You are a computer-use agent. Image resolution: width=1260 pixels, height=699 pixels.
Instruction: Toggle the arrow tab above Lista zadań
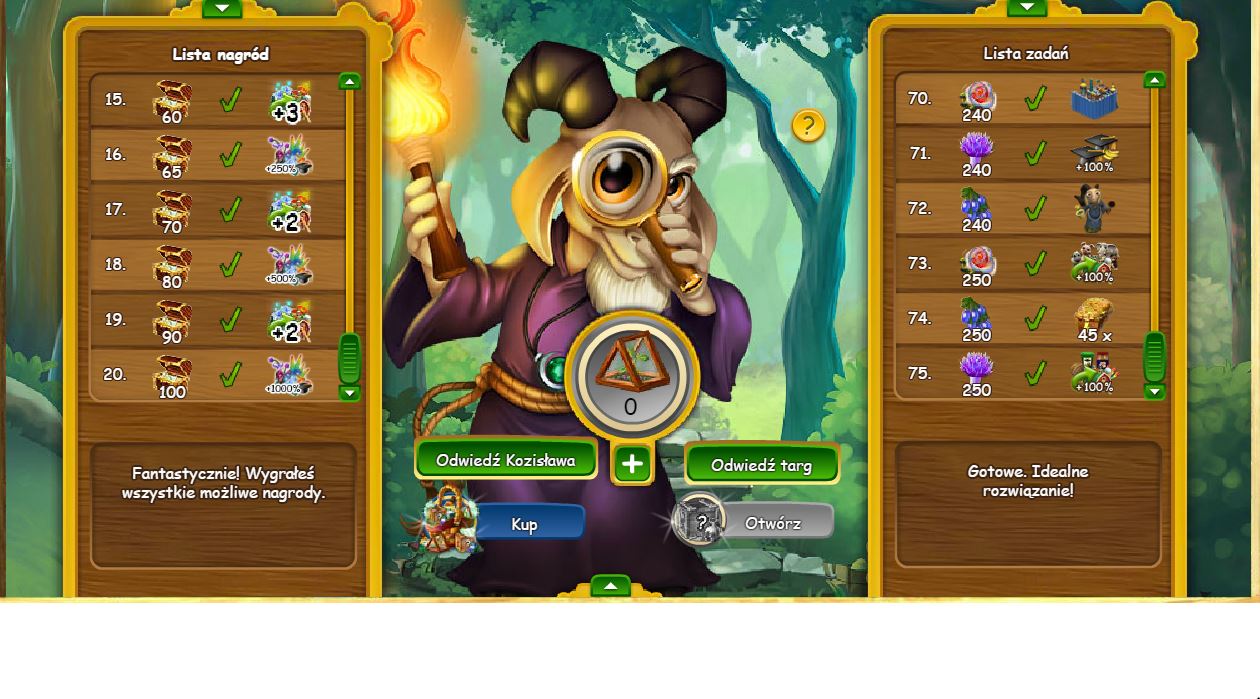[1027, 7]
